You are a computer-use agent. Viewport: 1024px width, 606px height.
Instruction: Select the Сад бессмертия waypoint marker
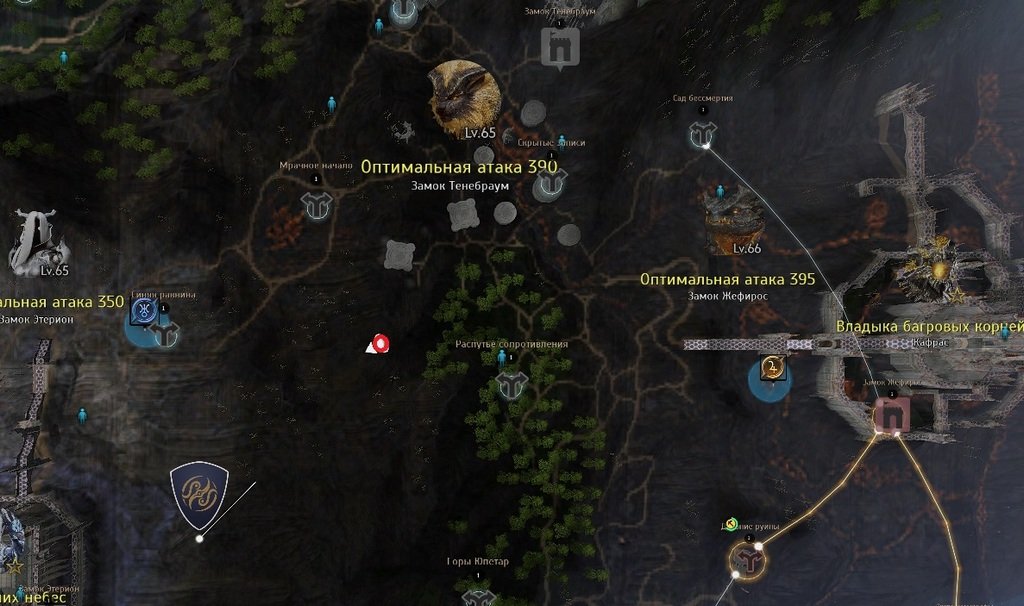point(701,135)
